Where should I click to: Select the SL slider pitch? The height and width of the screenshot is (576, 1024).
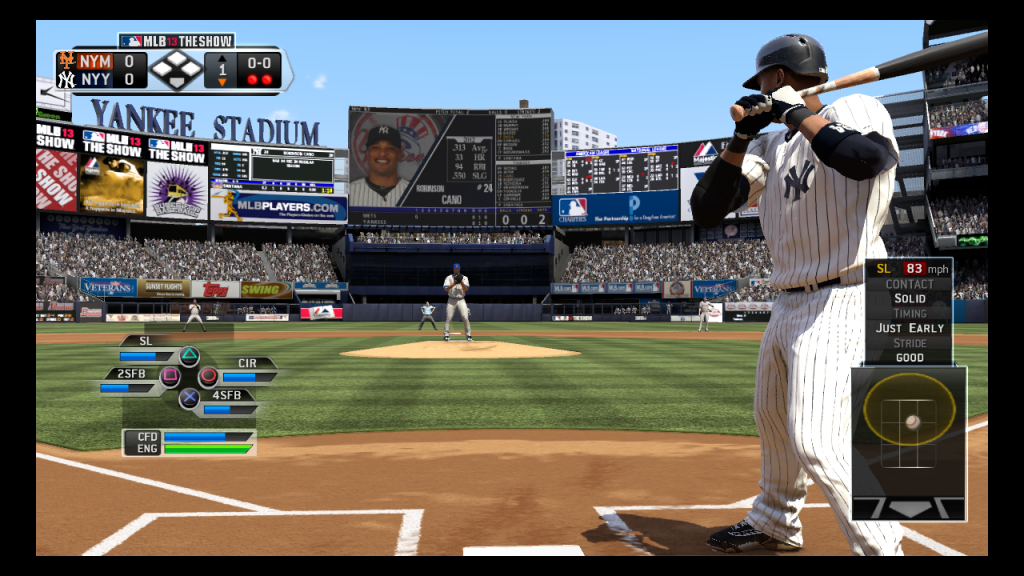coord(188,355)
